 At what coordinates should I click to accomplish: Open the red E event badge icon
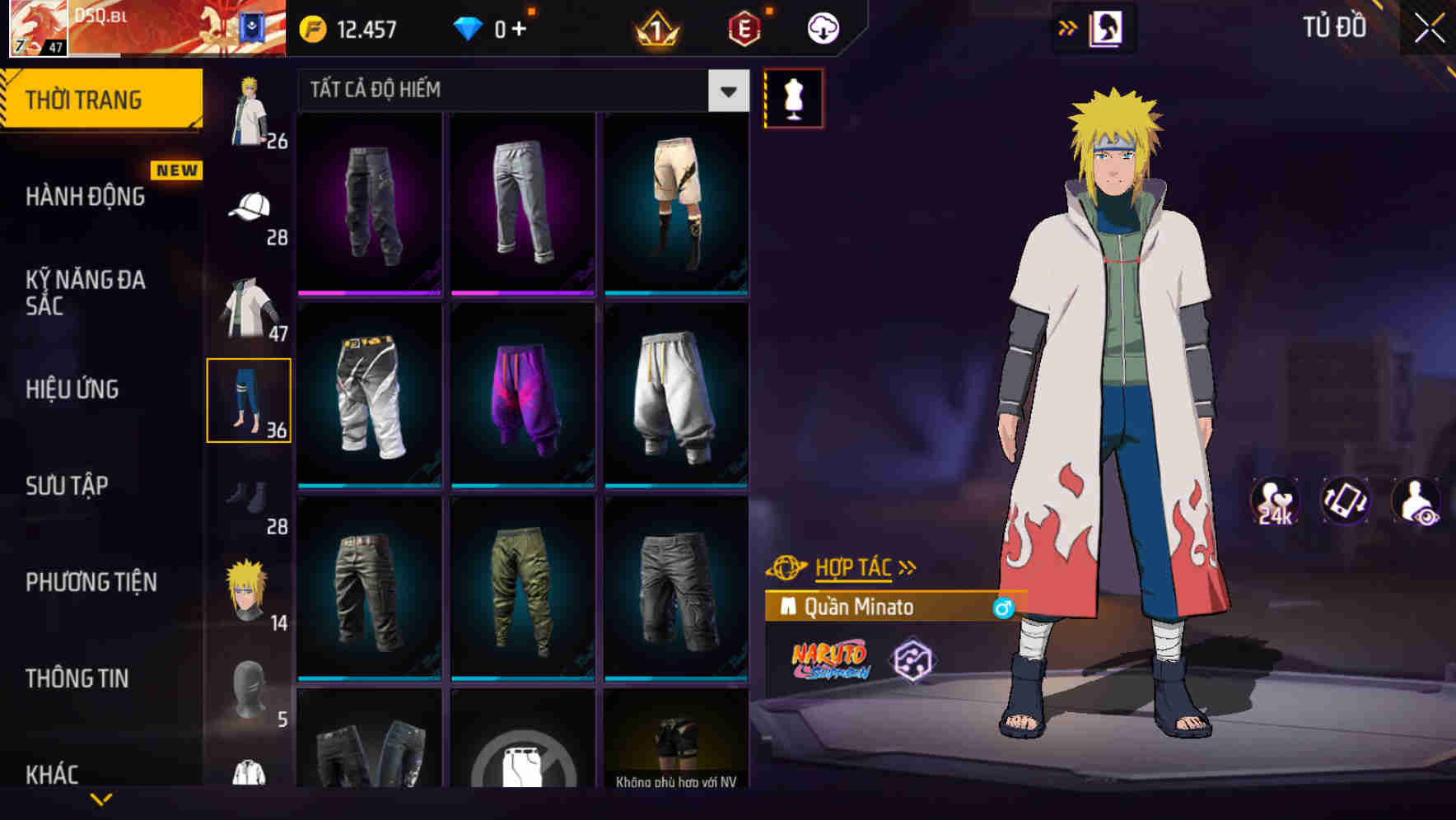741,27
